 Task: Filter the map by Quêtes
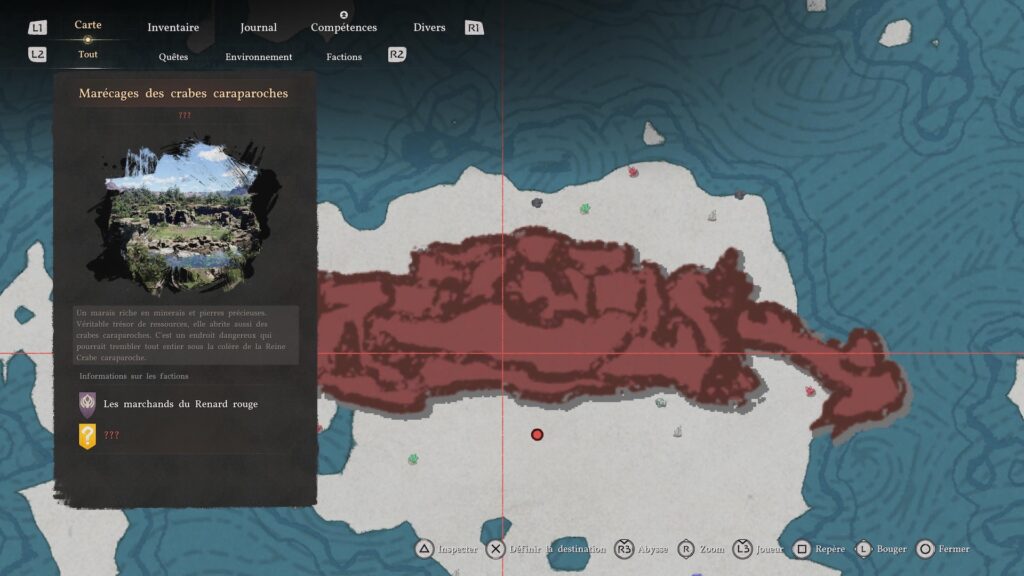pos(173,57)
